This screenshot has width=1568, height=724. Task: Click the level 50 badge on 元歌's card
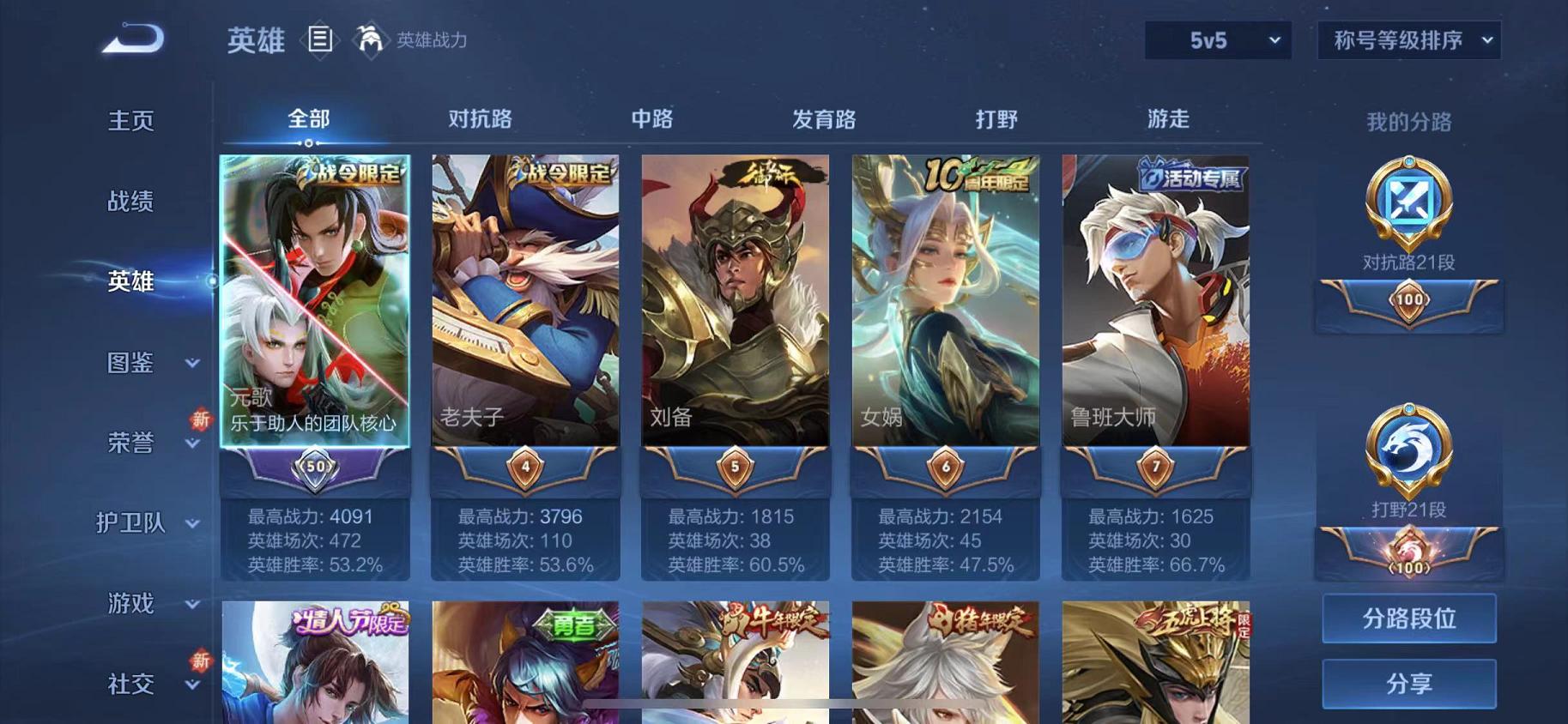tap(314, 465)
